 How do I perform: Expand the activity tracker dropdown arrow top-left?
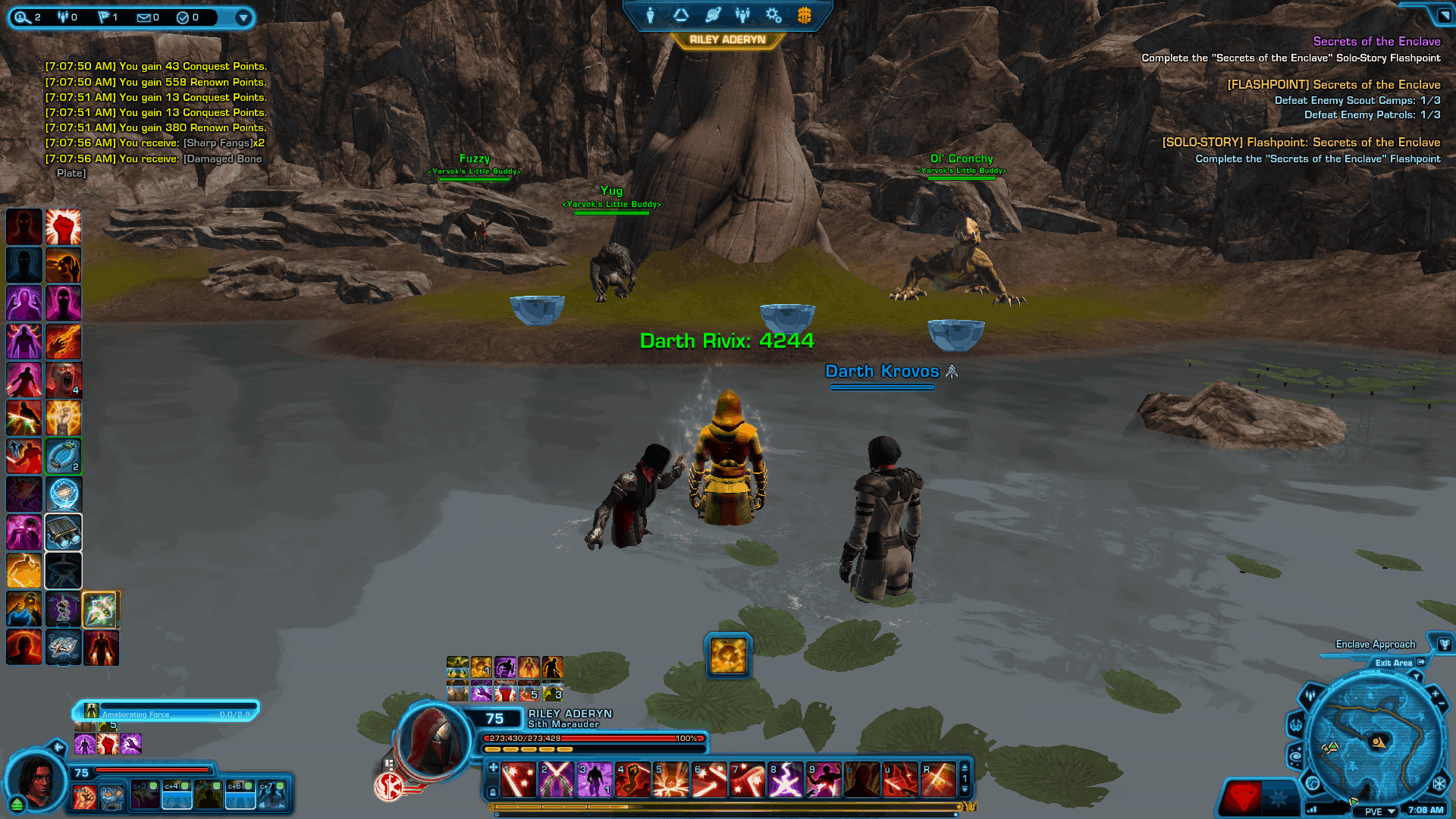tap(243, 17)
